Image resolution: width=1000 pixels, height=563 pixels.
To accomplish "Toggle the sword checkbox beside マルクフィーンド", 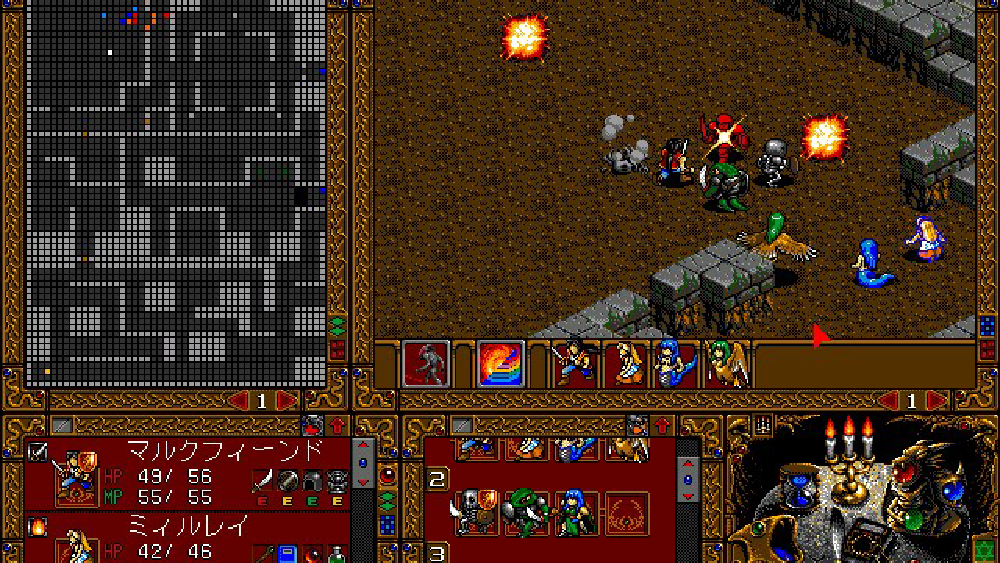I will [37, 452].
